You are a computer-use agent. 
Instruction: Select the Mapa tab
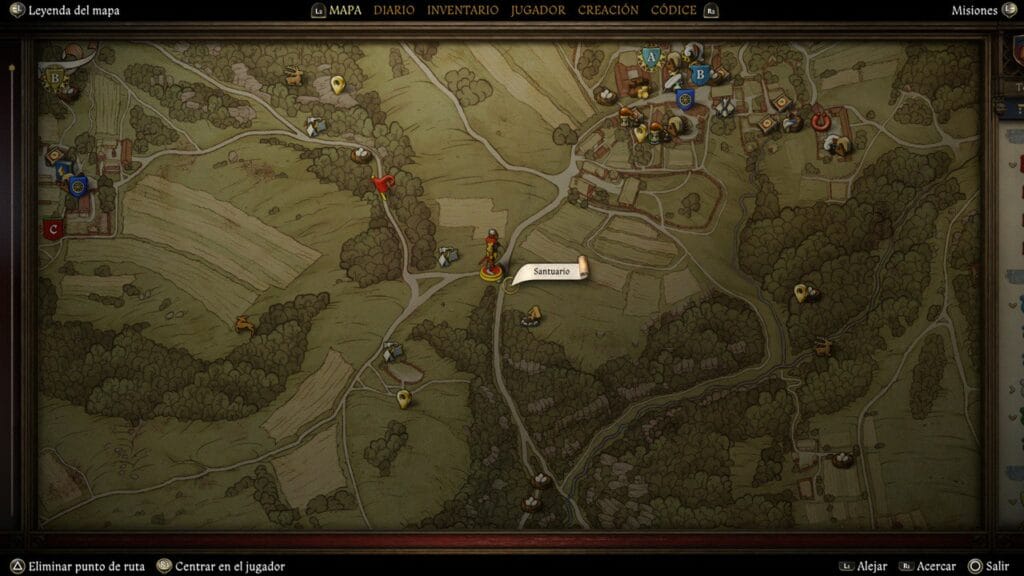coord(351,10)
